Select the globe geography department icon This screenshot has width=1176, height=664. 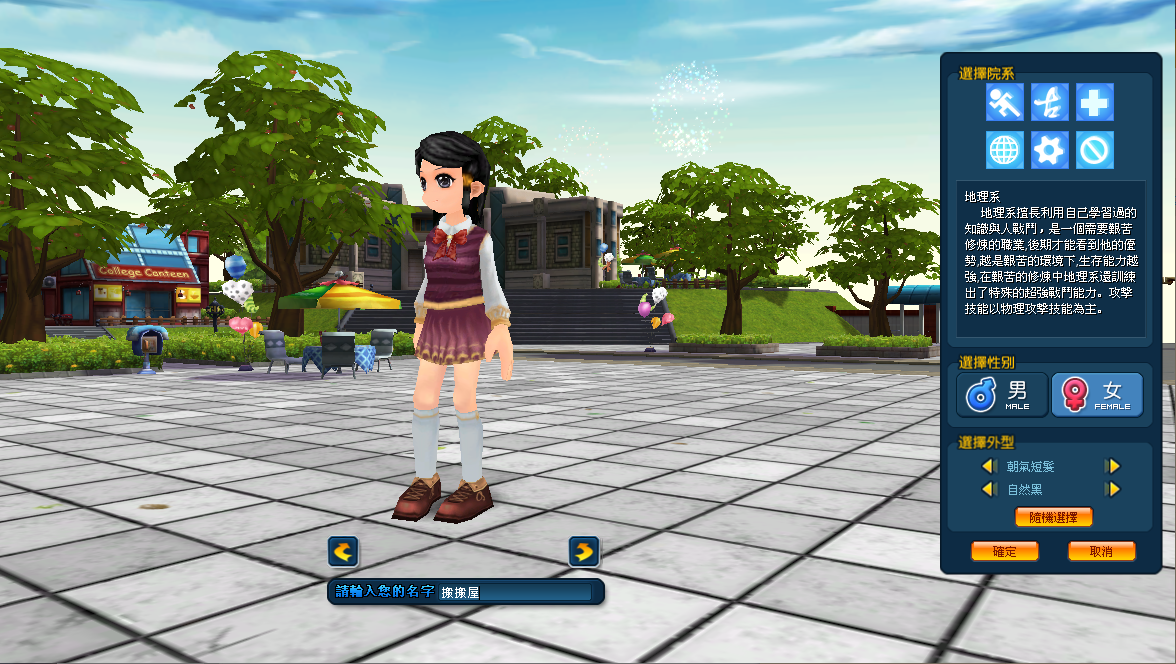click(1004, 150)
